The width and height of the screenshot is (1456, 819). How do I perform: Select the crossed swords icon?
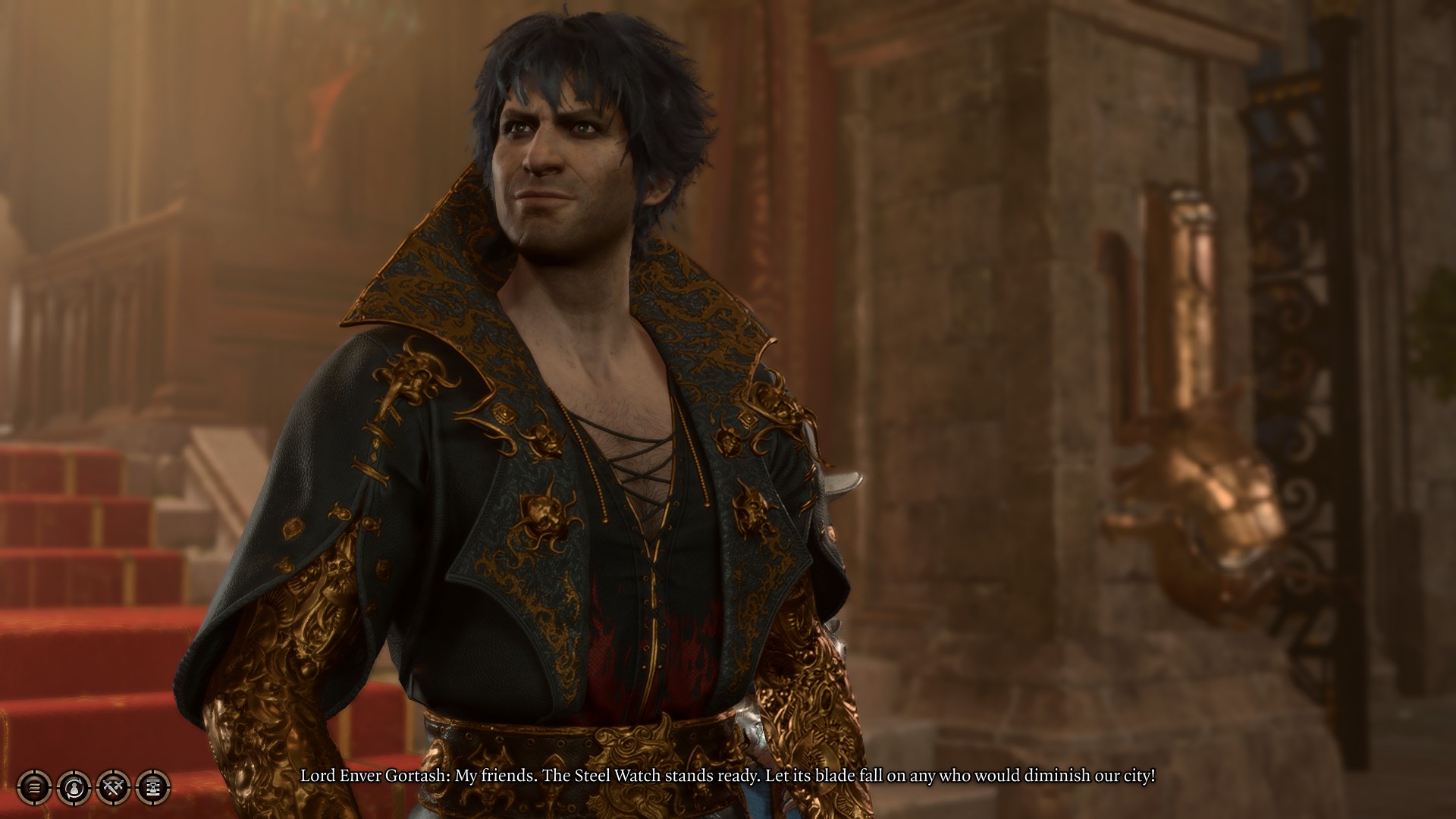coord(114,788)
